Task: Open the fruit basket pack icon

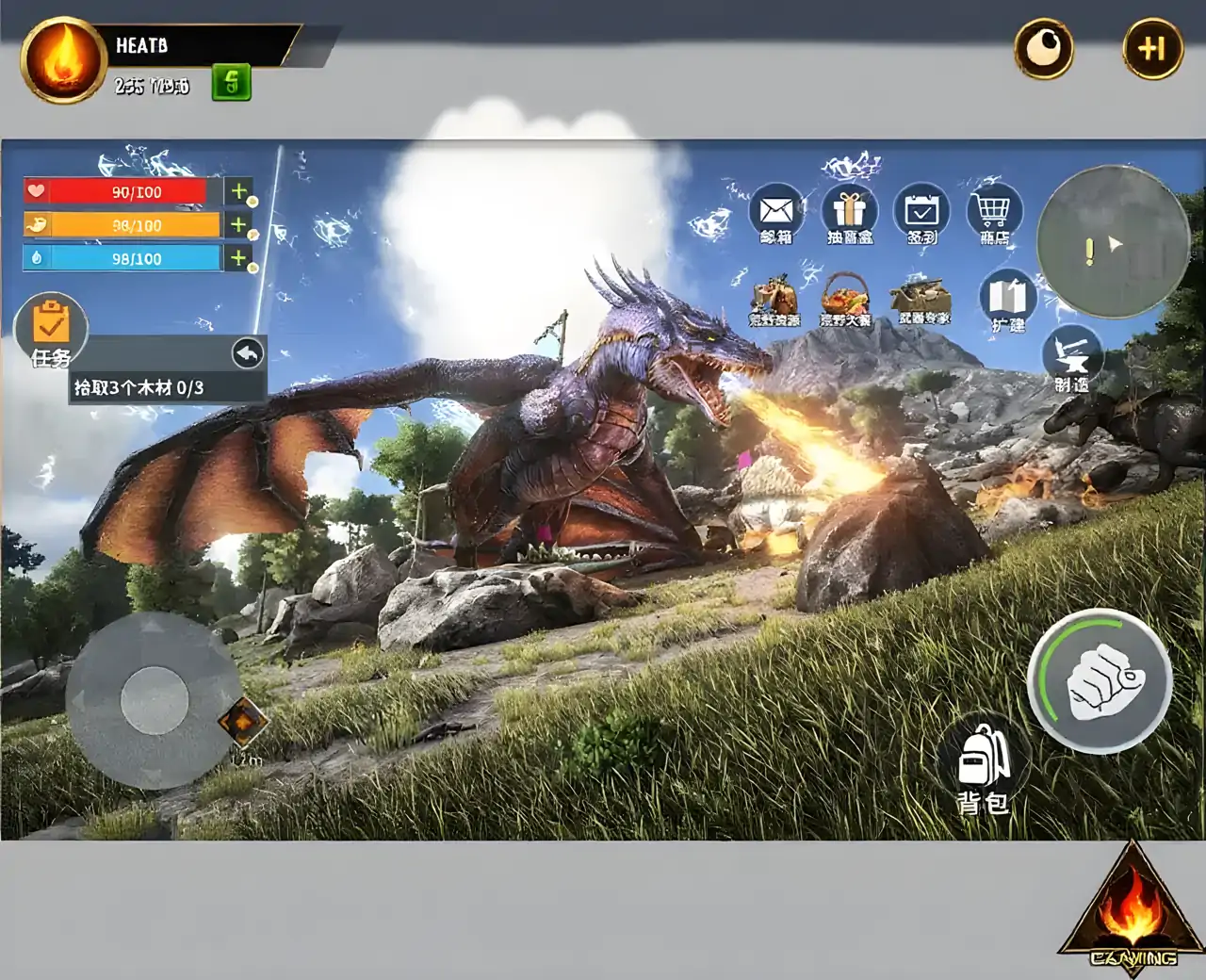Action: tap(845, 298)
